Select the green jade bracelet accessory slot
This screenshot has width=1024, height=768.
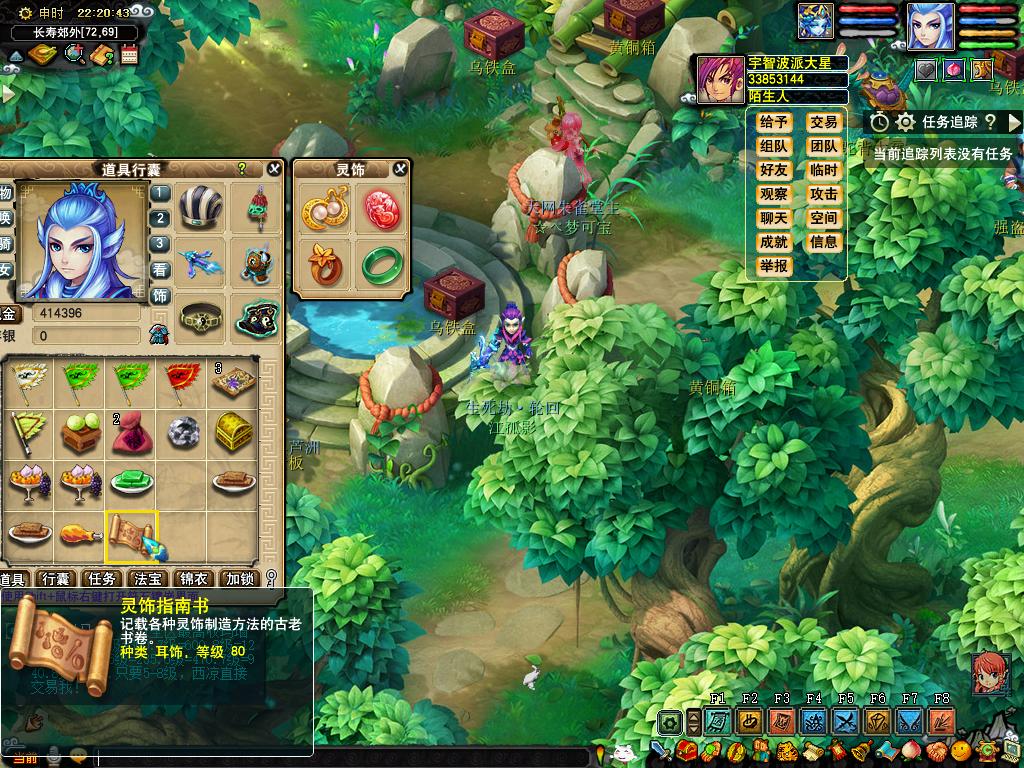[380, 263]
